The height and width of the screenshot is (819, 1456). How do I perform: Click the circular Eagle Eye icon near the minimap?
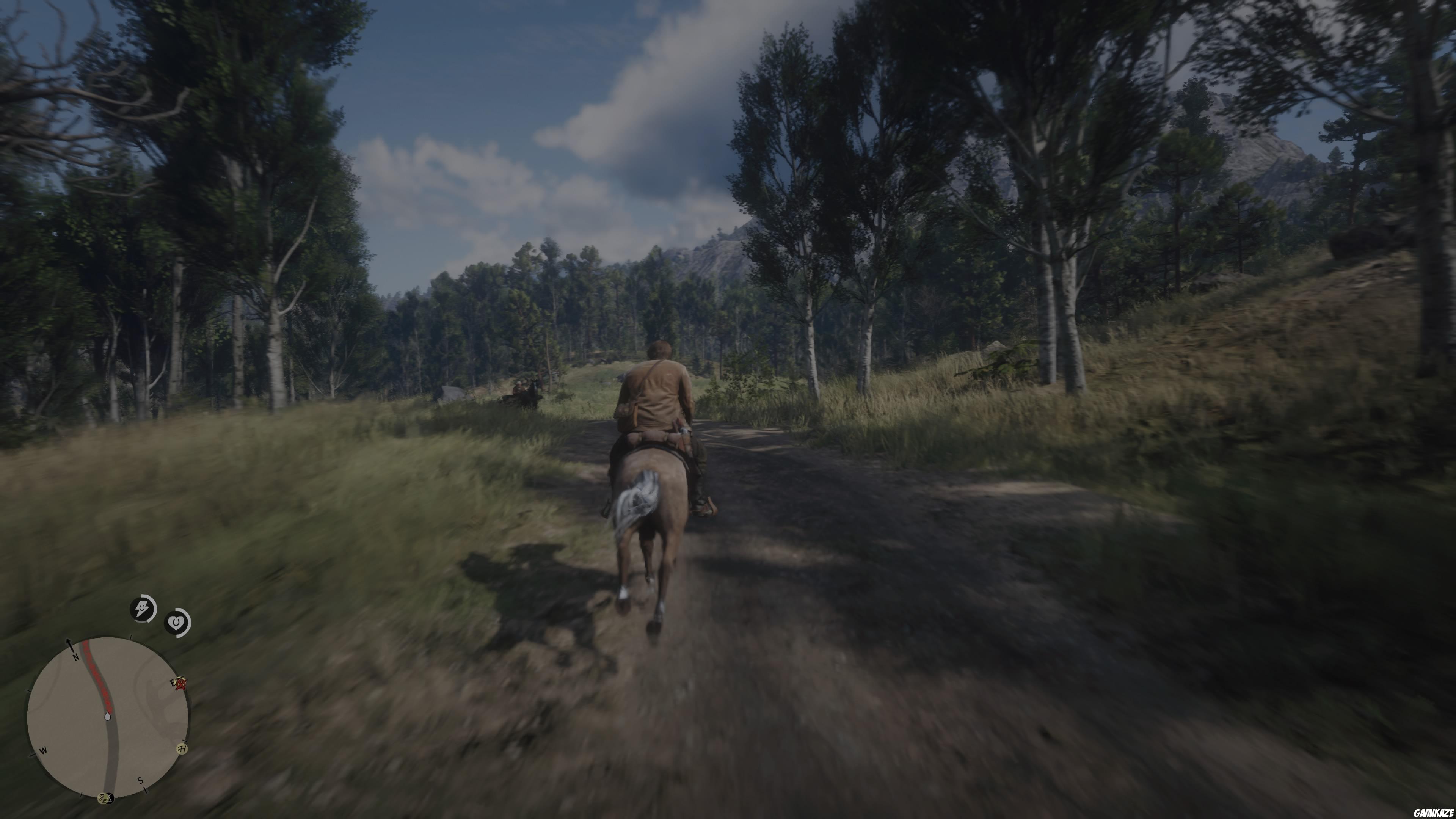(x=176, y=622)
